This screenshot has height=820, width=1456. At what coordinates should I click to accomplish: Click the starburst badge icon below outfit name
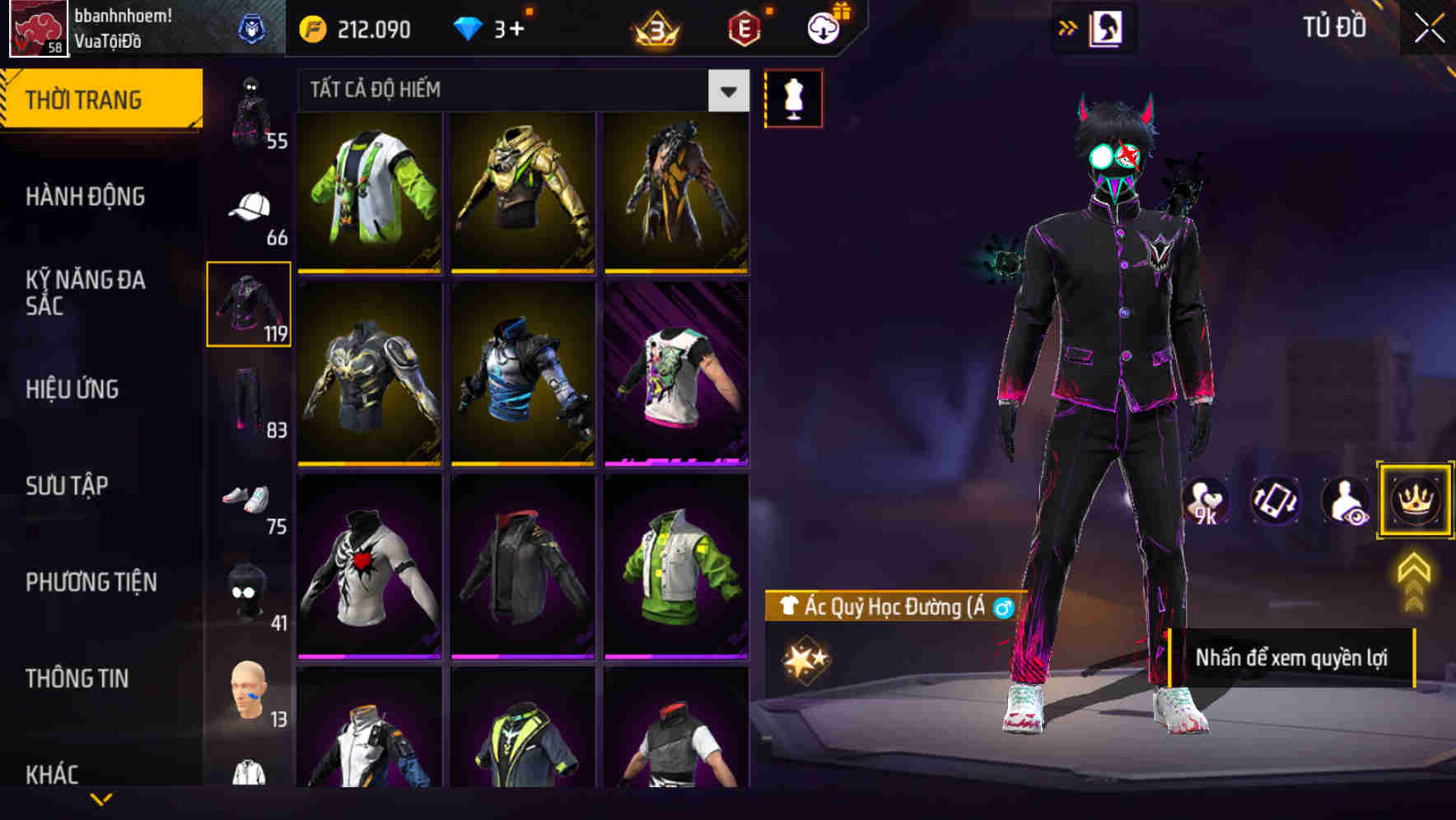(808, 657)
